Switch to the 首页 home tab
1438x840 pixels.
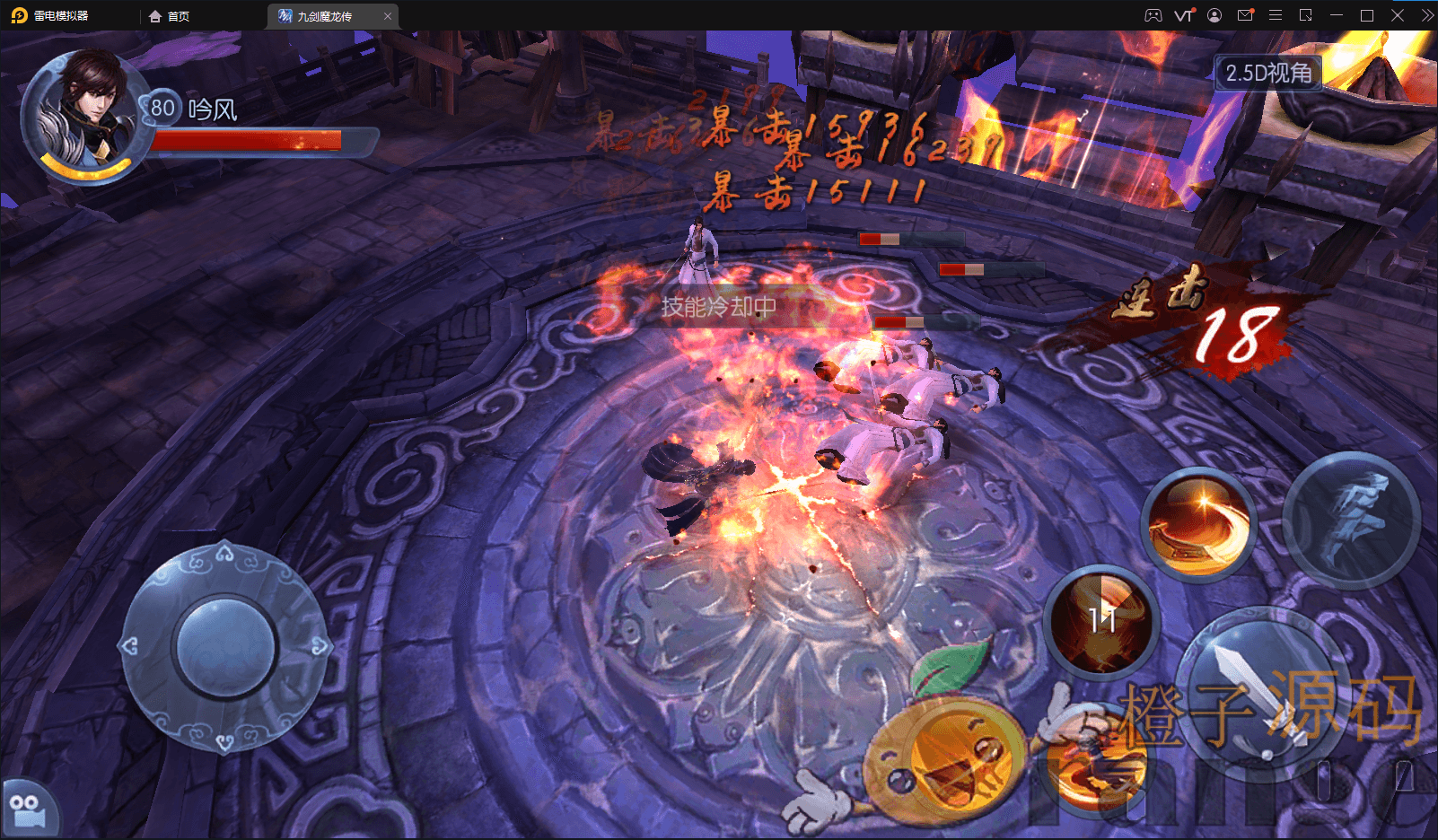[x=170, y=16]
